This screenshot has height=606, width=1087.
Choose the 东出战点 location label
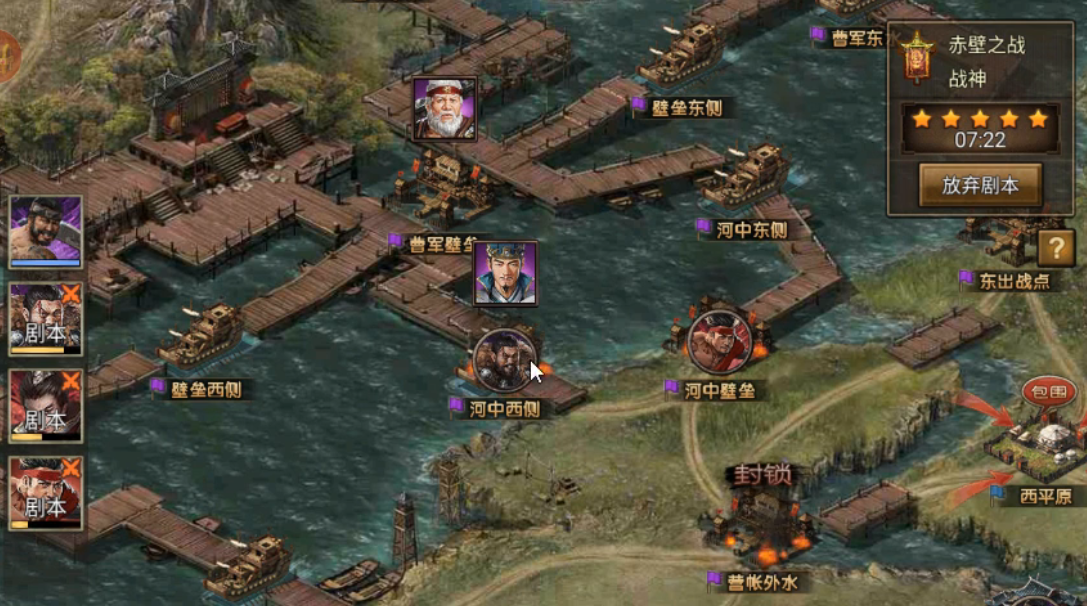point(1013,281)
